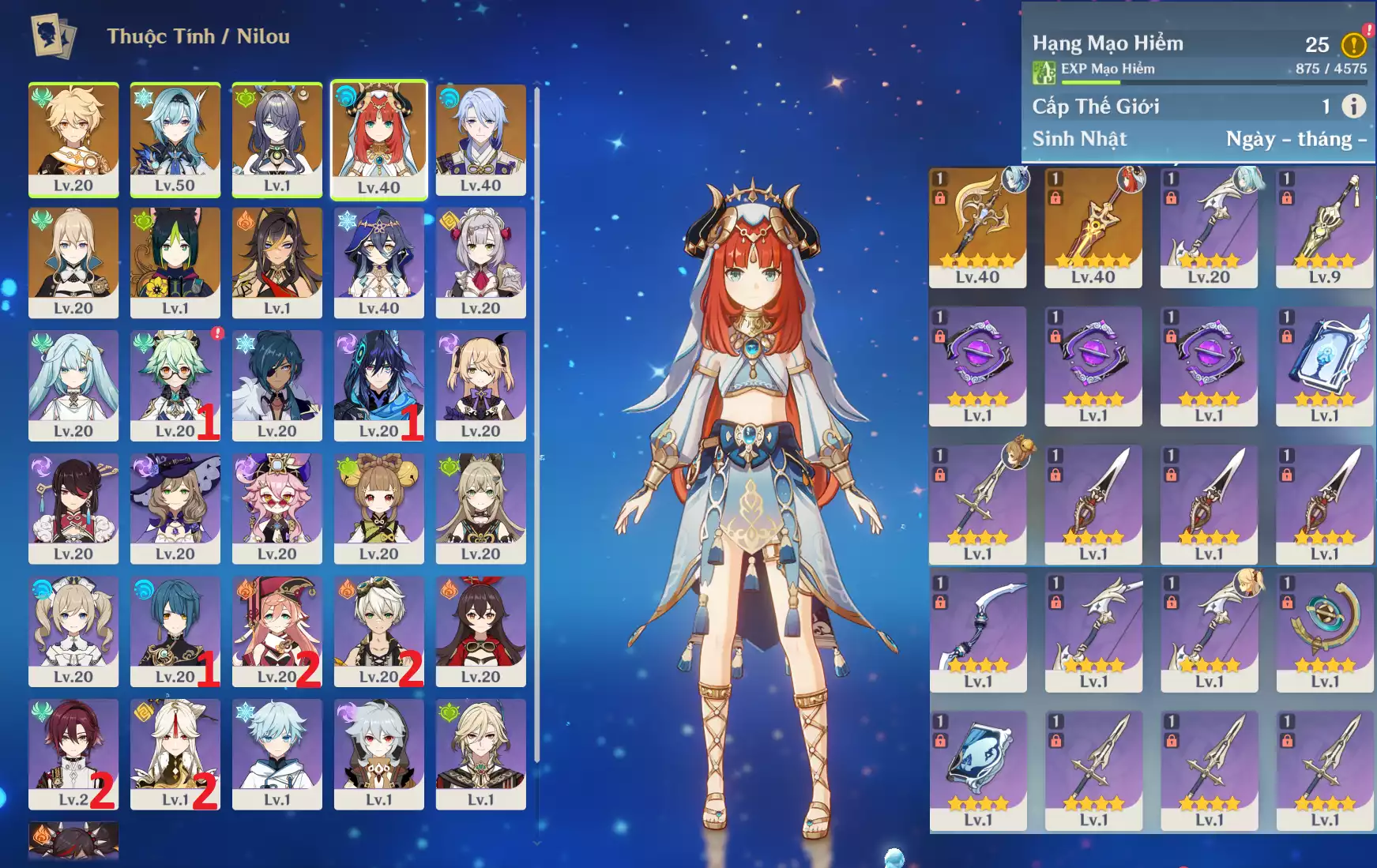Select Nilou's Lv.40 character portrait

coord(378,139)
